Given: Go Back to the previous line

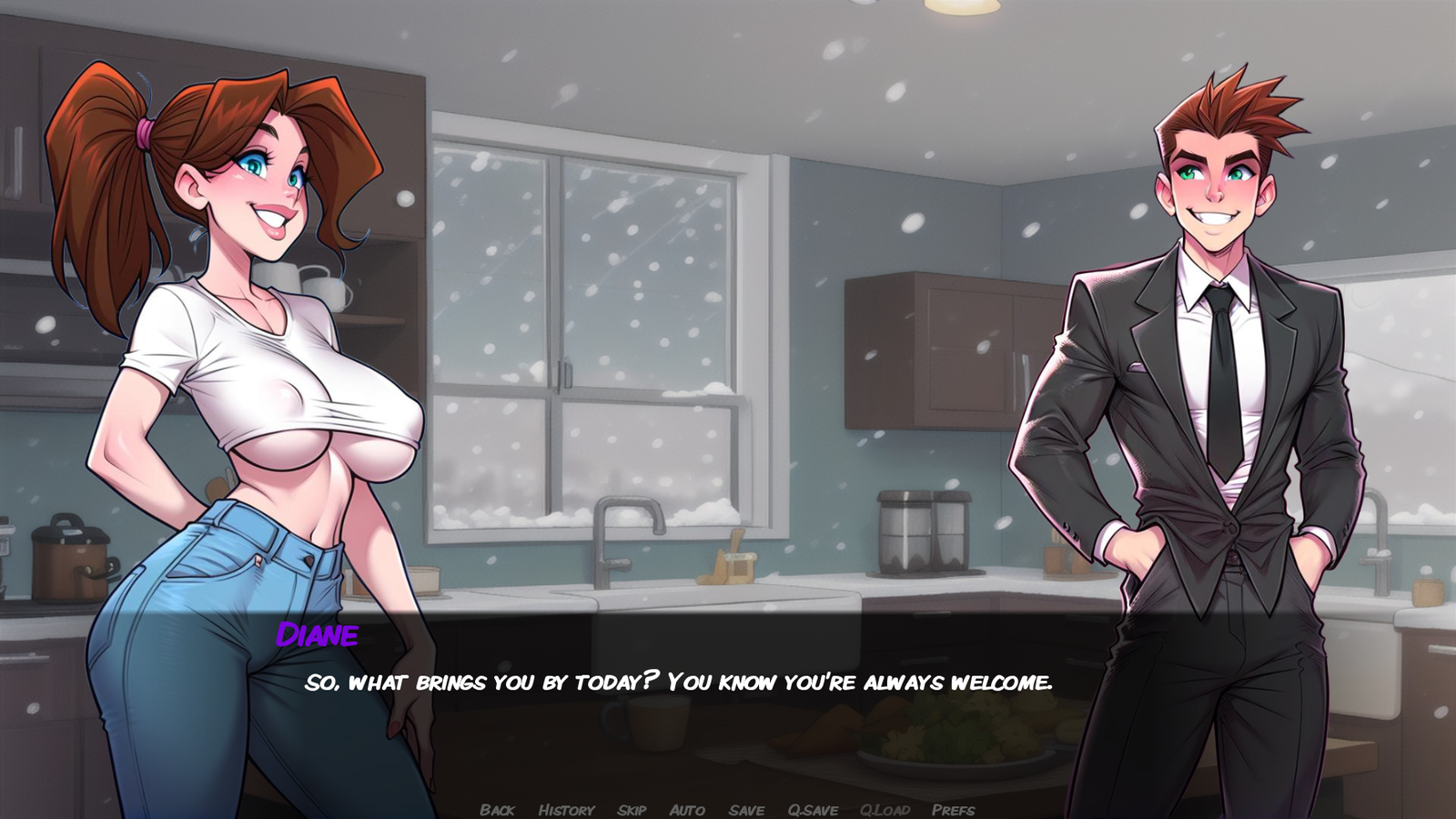Looking at the screenshot, I should coord(497,809).
